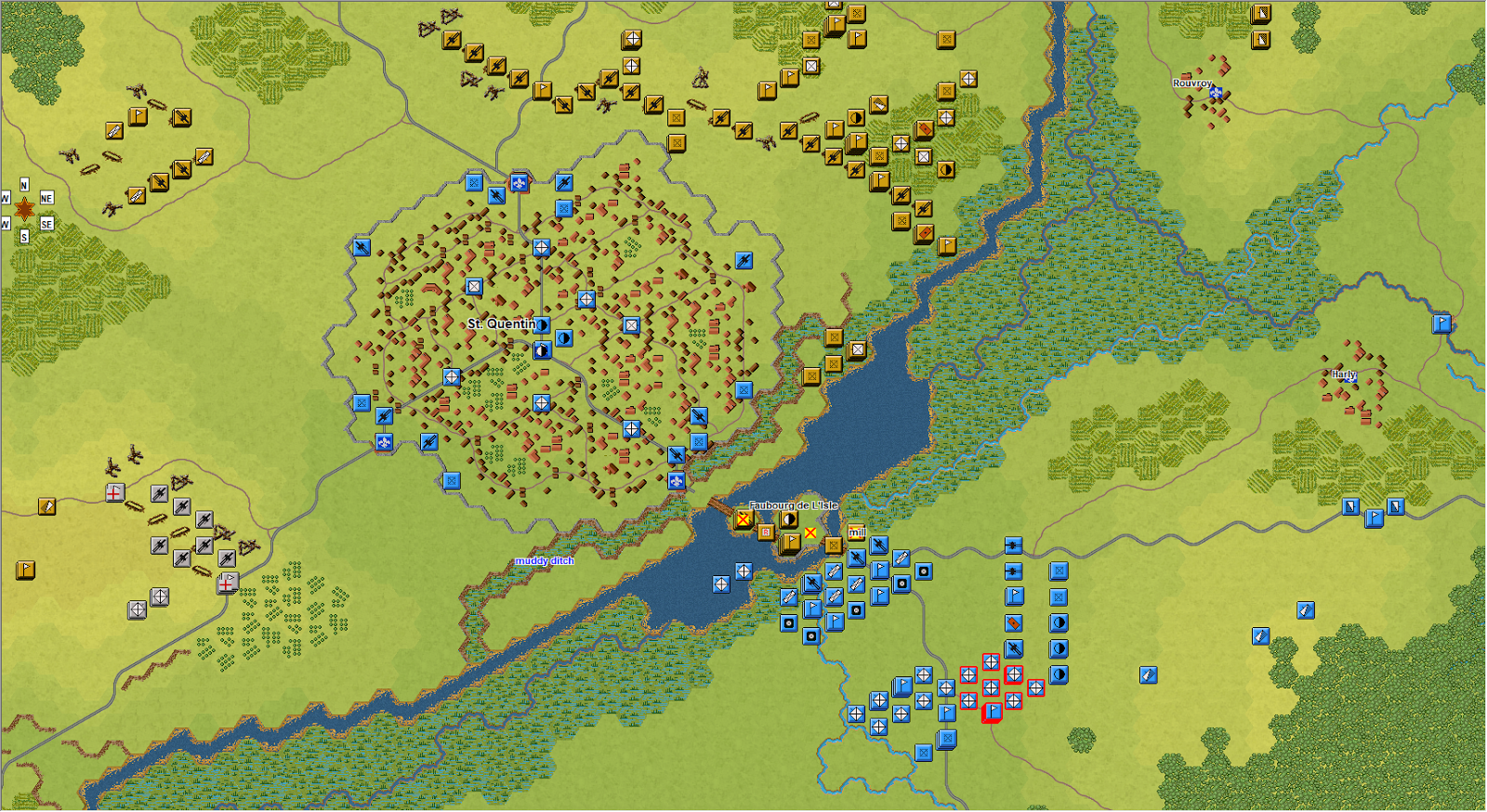
Task: Click the NE compass direction button
Action: tap(46, 198)
